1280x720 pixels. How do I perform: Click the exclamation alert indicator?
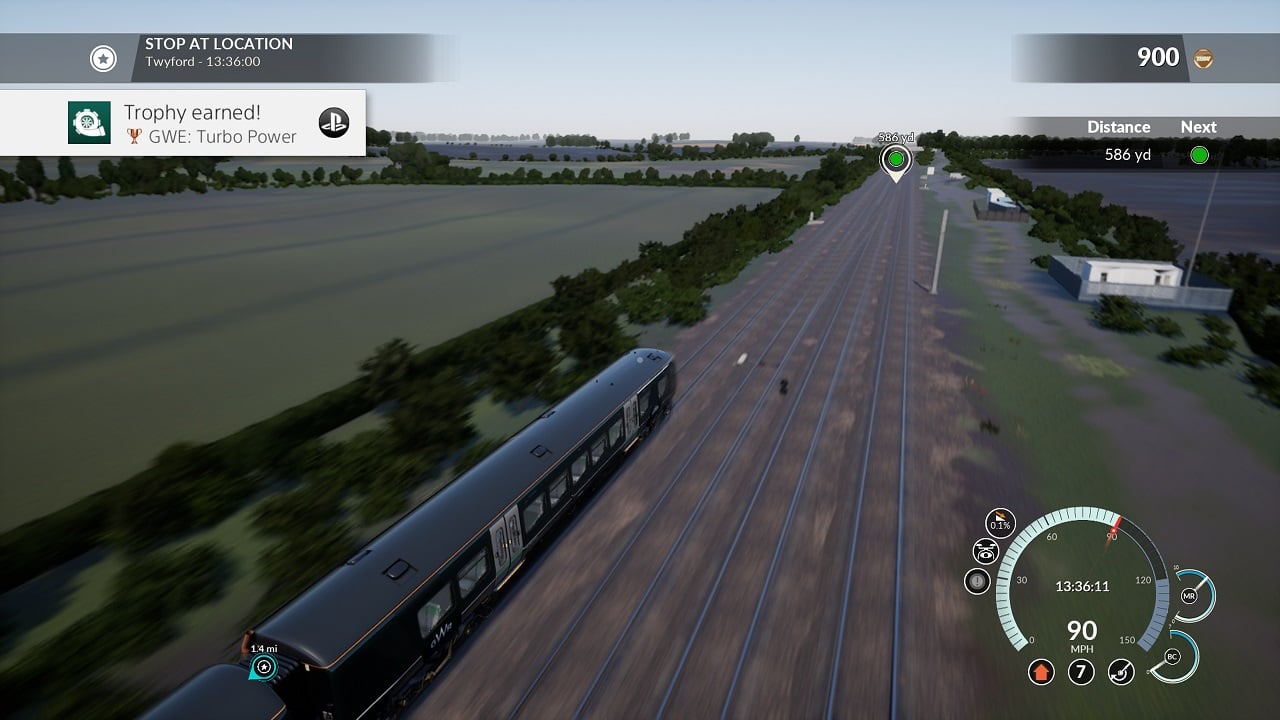click(977, 581)
